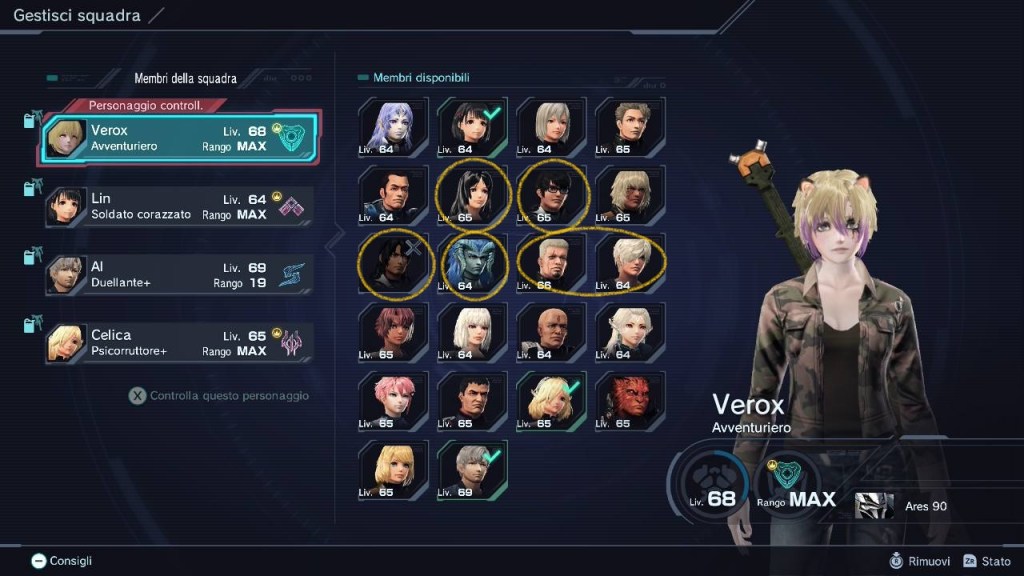Choose Al the Duellante+ squad row
This screenshot has width=1024, height=576.
coord(180,275)
